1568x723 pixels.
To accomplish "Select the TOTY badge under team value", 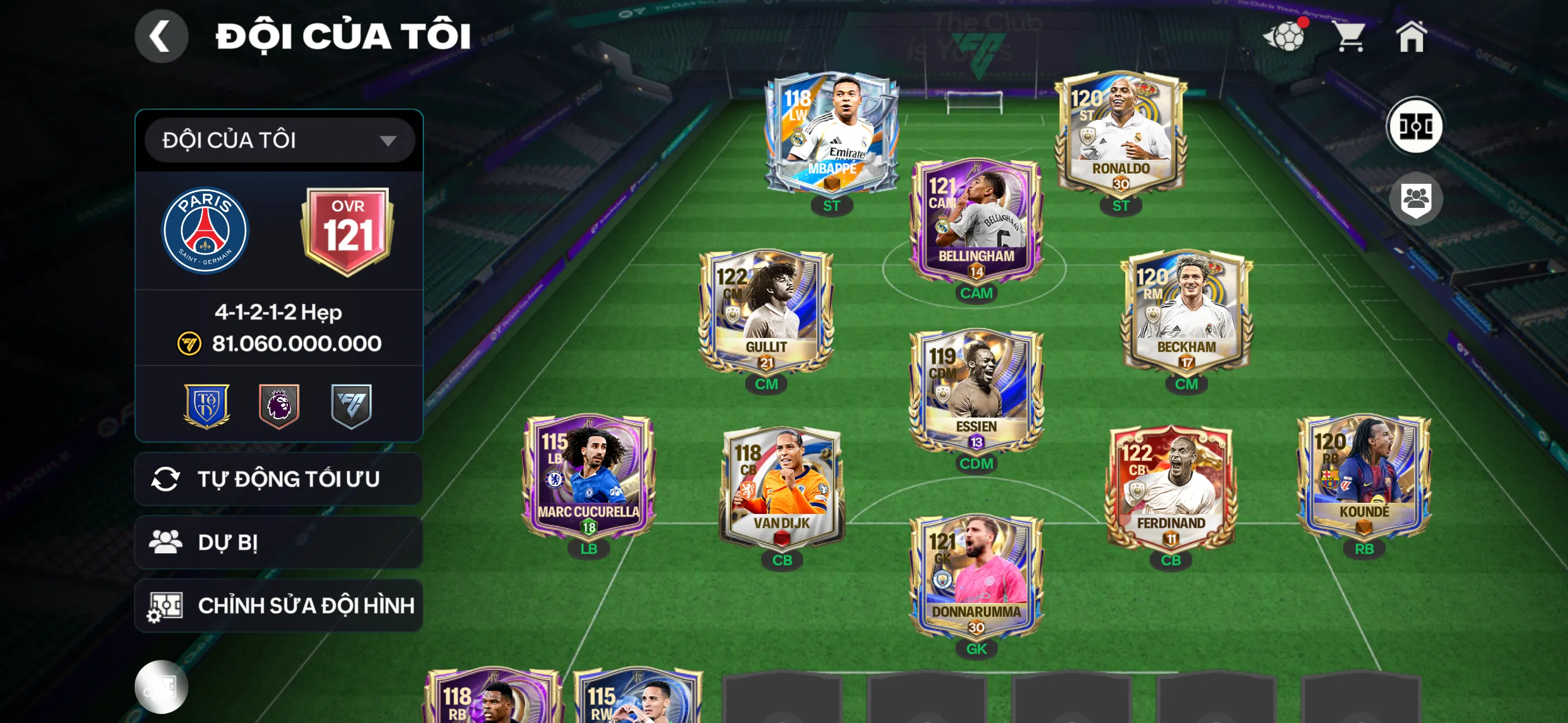I will 208,401.
